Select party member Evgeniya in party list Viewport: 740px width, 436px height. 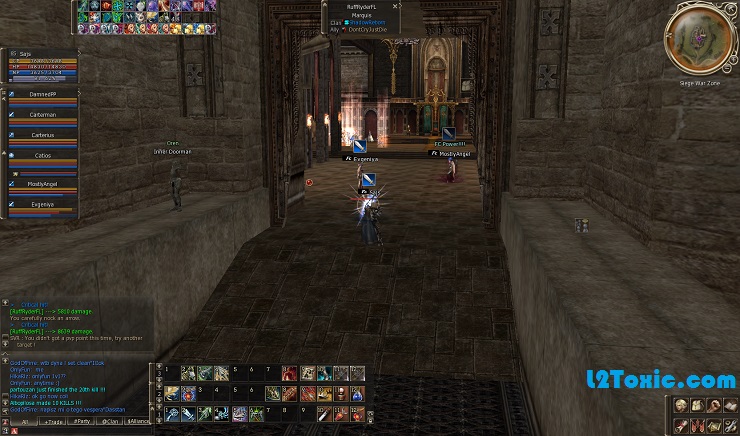tap(42, 203)
